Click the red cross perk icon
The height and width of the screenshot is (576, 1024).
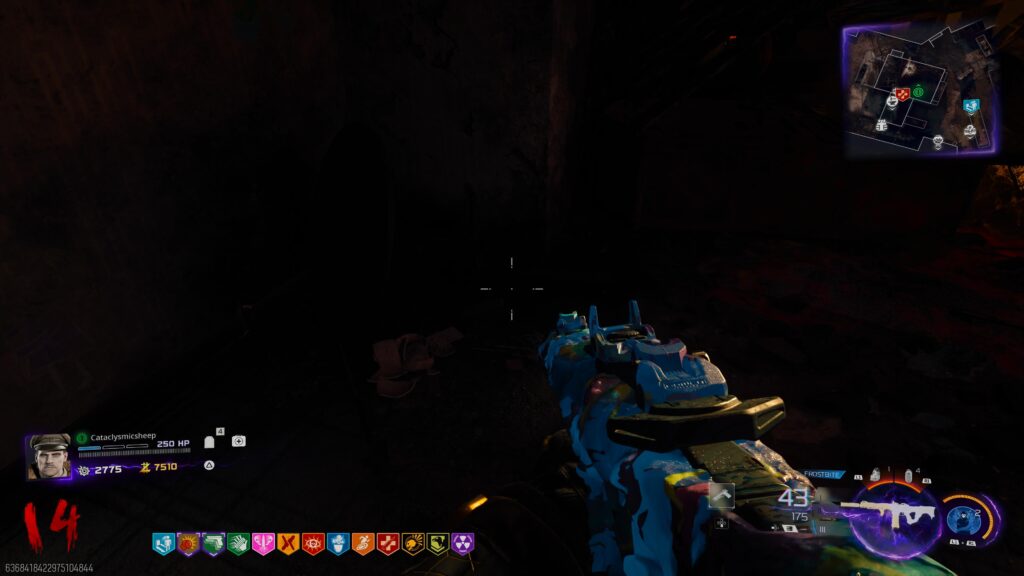point(388,543)
